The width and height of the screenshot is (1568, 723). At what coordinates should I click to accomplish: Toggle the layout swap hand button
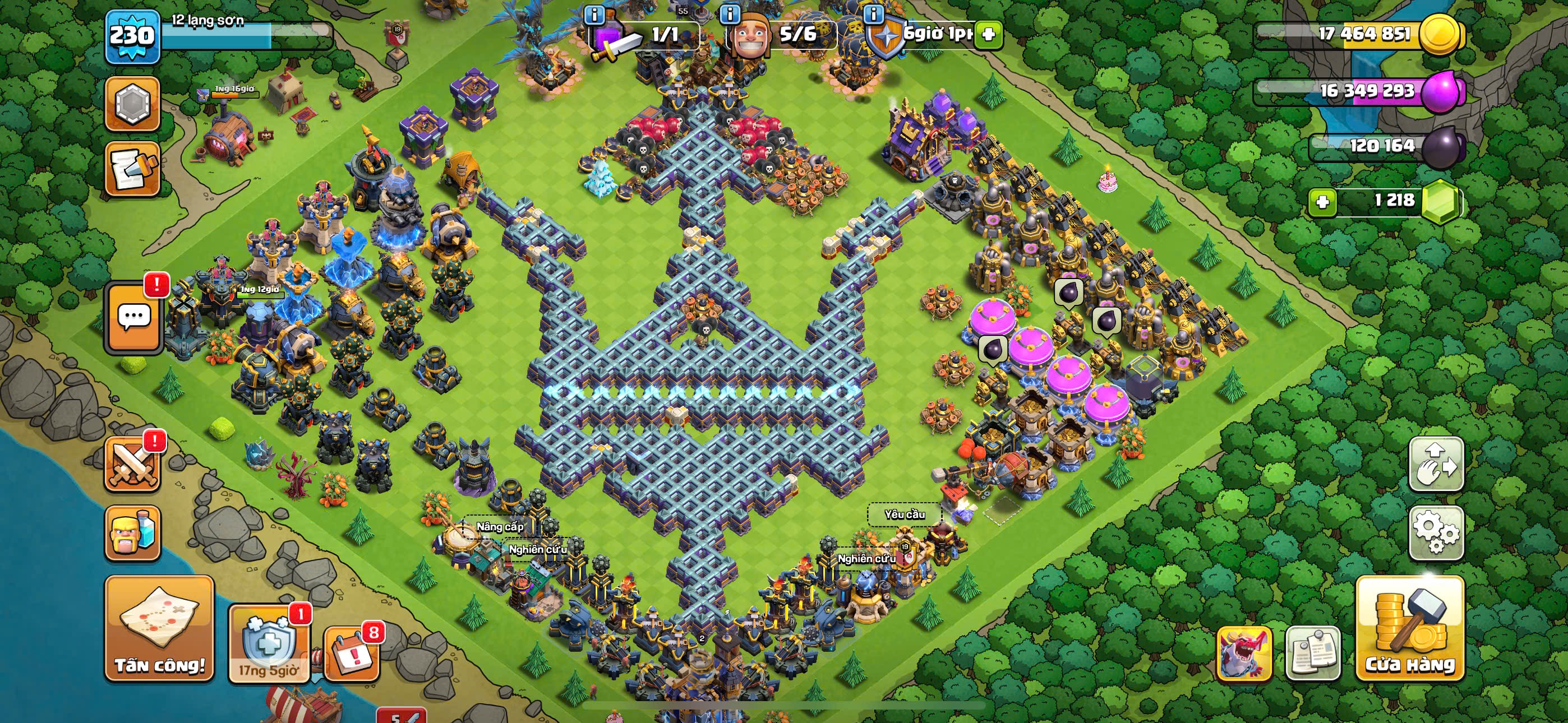tap(1436, 464)
